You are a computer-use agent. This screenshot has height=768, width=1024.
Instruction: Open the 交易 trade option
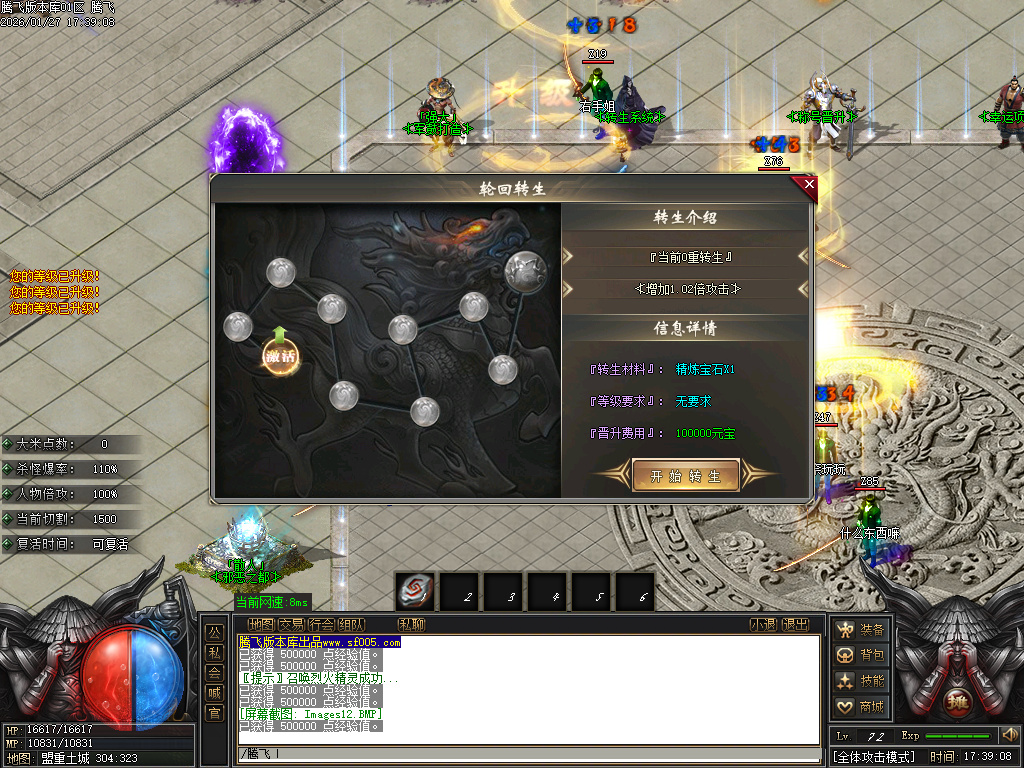(291, 625)
